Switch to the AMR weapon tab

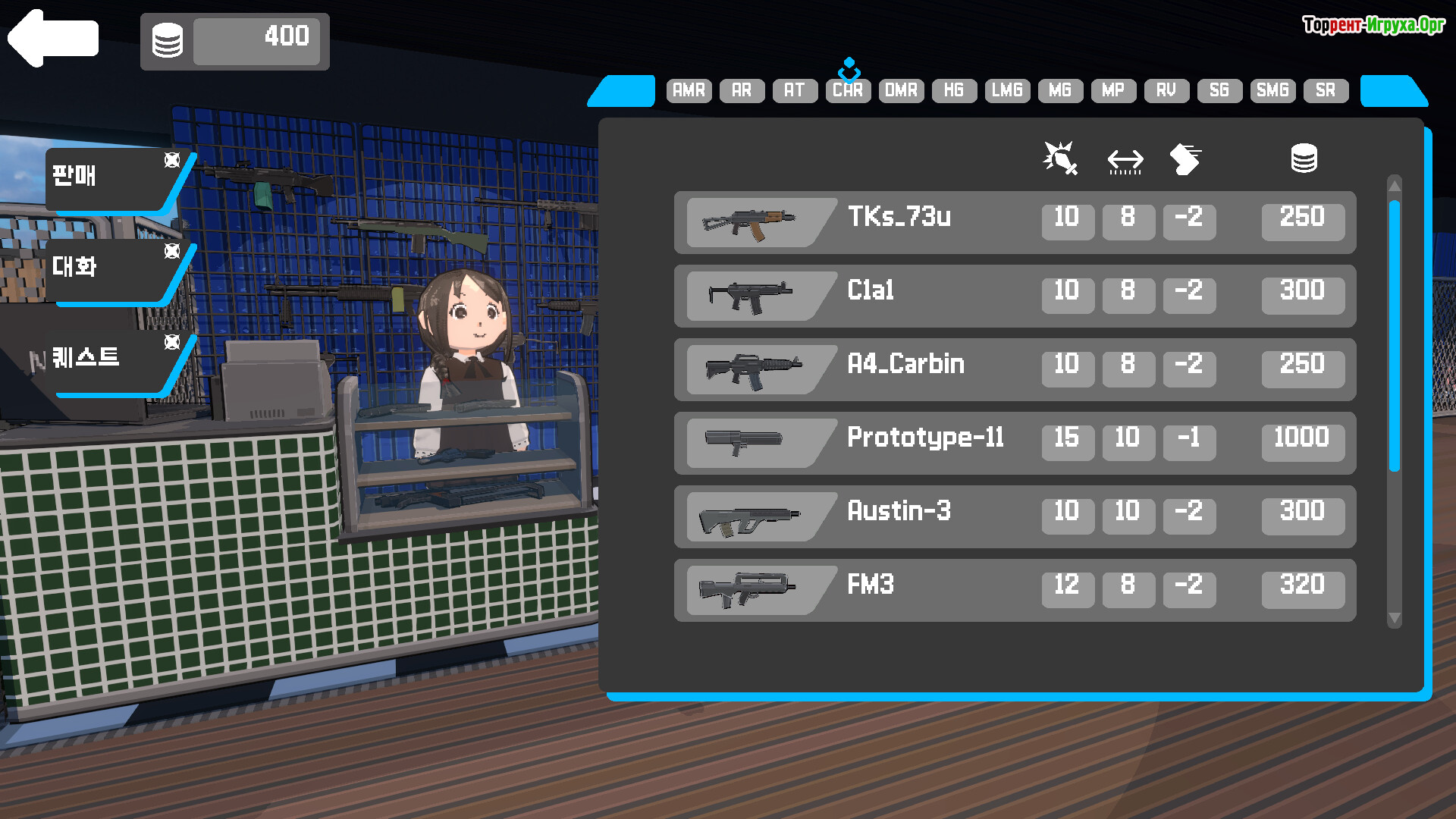[689, 90]
